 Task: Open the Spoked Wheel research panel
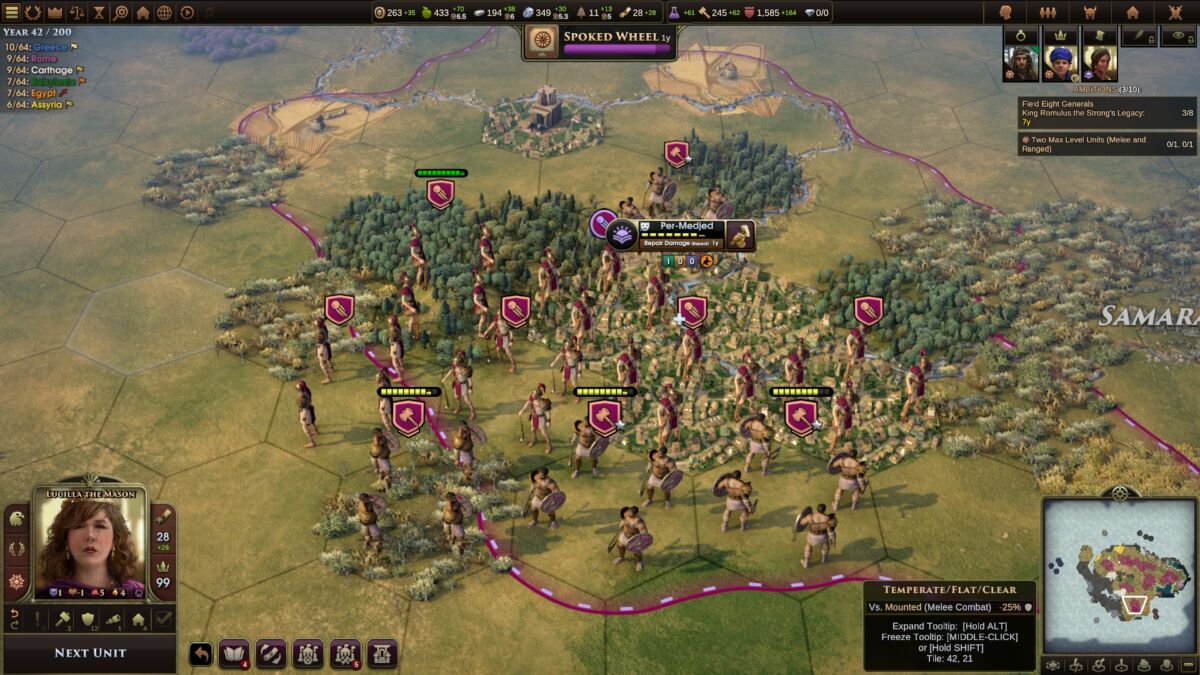(x=600, y=41)
